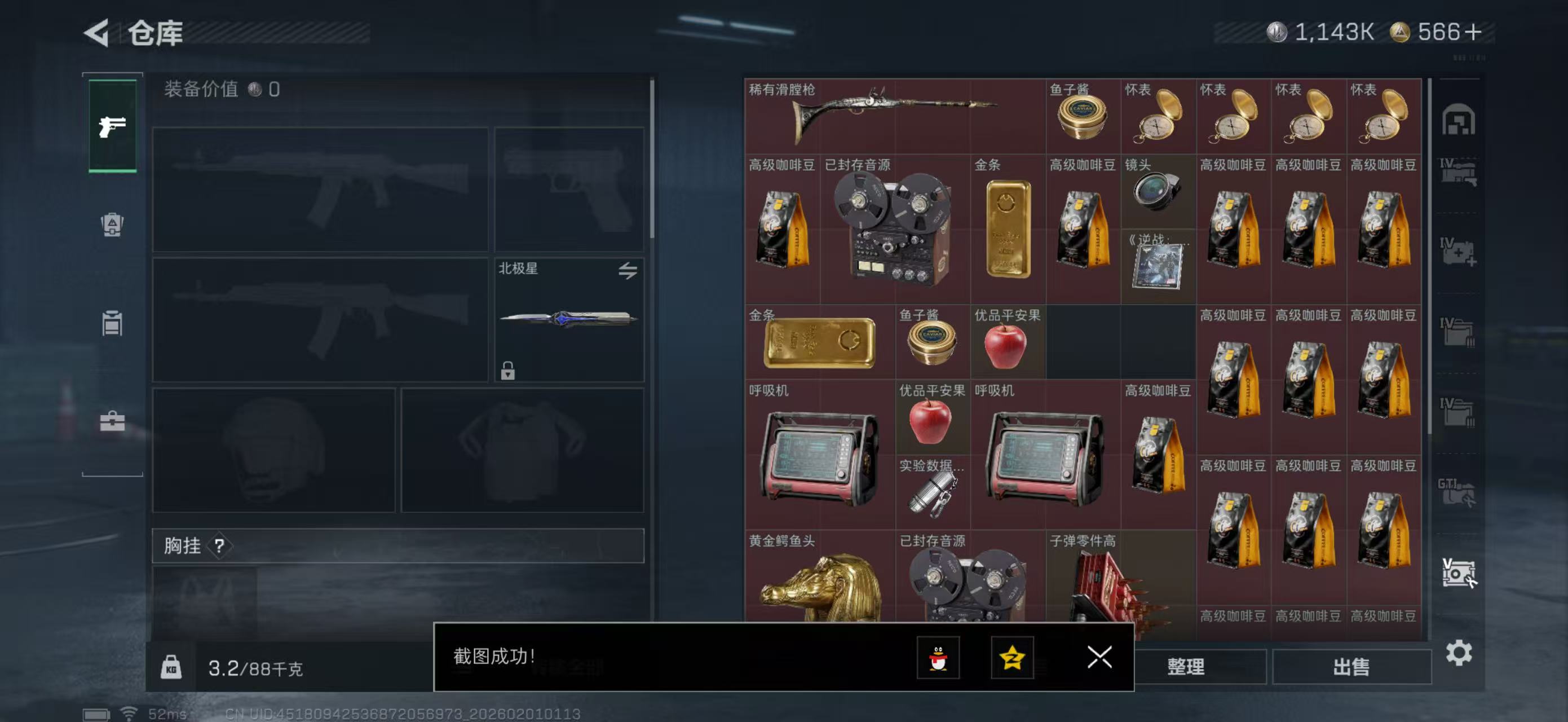Open the armor vest category icon
Viewport: 1568px width, 722px height.
[112, 225]
